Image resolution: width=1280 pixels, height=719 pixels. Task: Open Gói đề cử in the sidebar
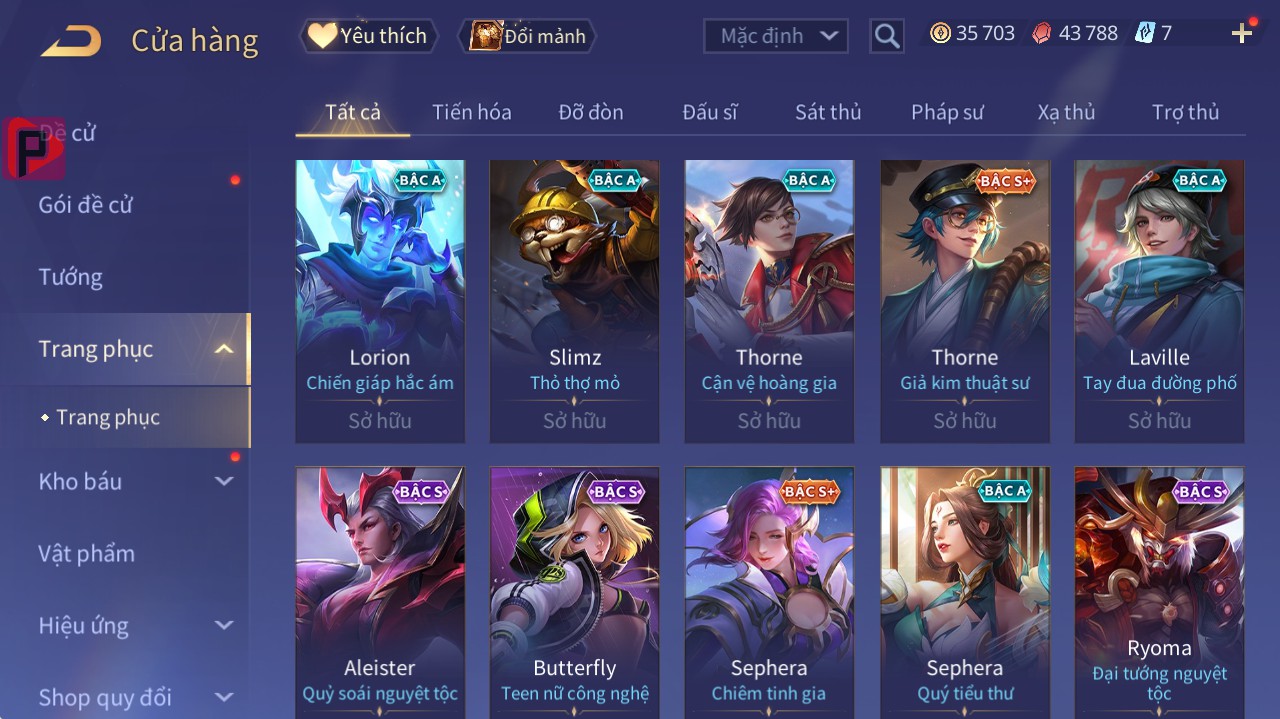pos(86,205)
